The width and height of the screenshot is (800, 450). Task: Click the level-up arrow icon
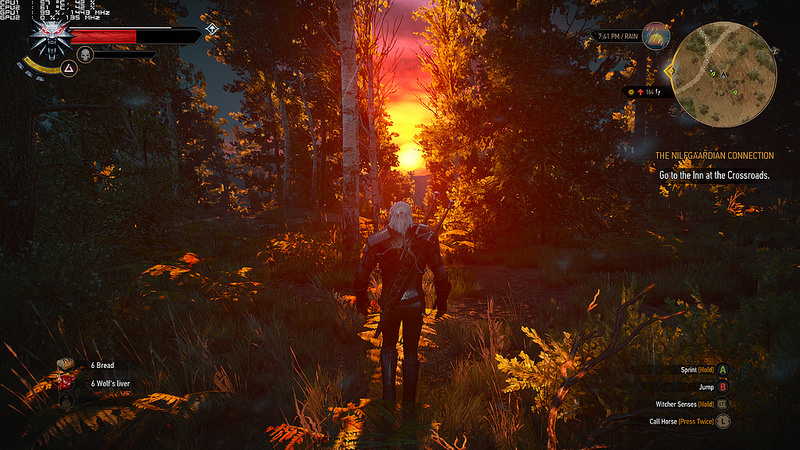tap(213, 30)
